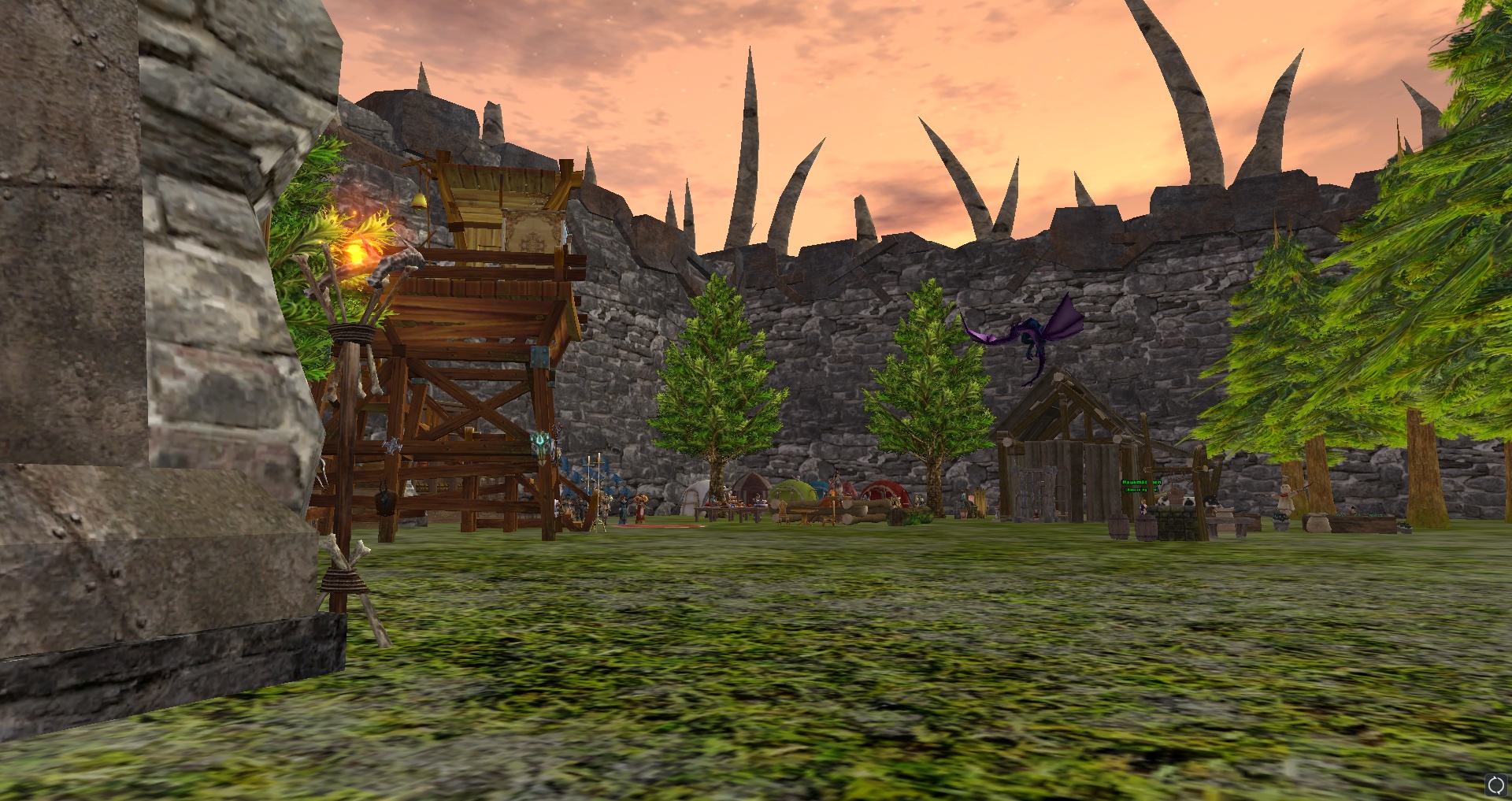Image resolution: width=1512 pixels, height=801 pixels.
Task: Click the circular arrows refresh icon
Action: tap(1495, 784)
